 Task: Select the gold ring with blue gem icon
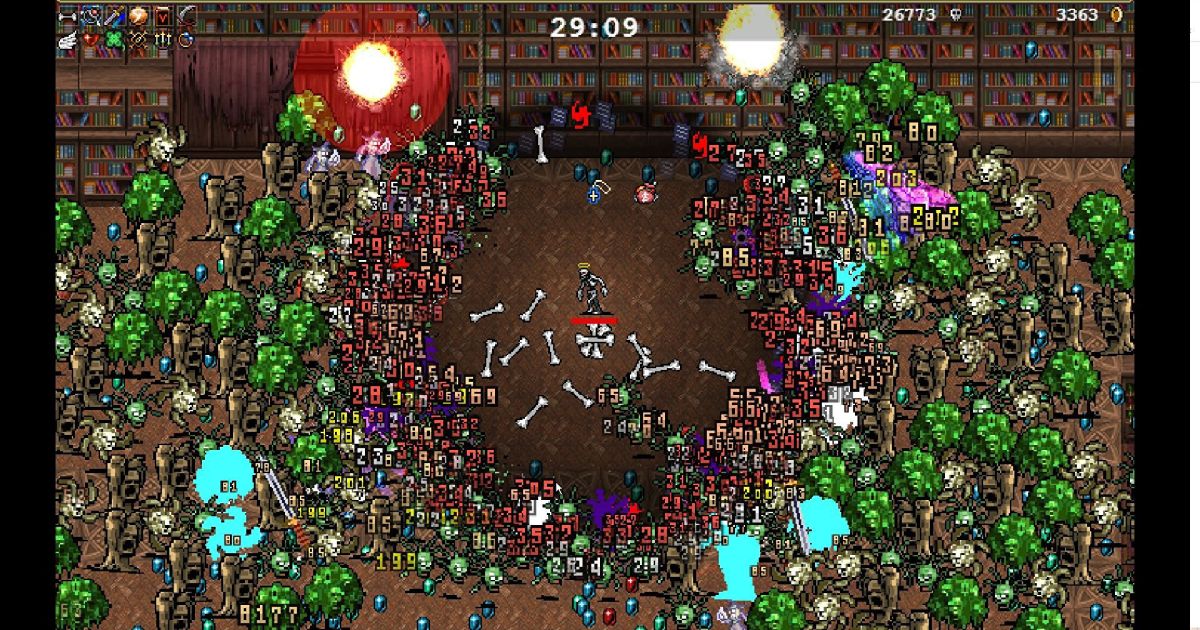coord(186,39)
